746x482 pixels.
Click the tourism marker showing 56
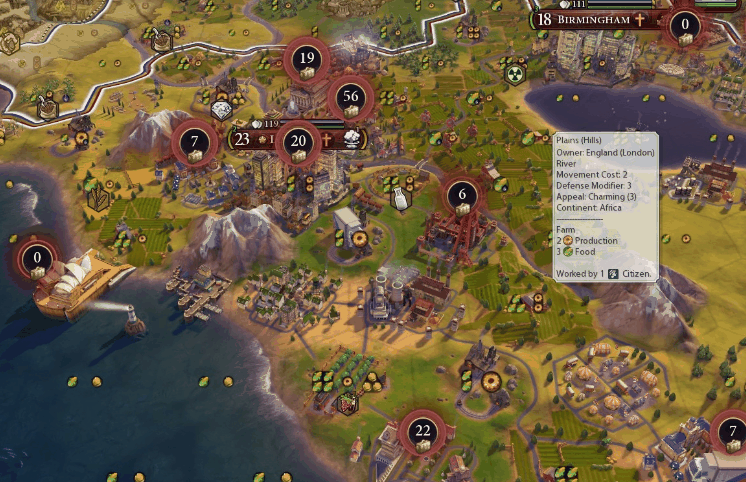[x=350, y=98]
